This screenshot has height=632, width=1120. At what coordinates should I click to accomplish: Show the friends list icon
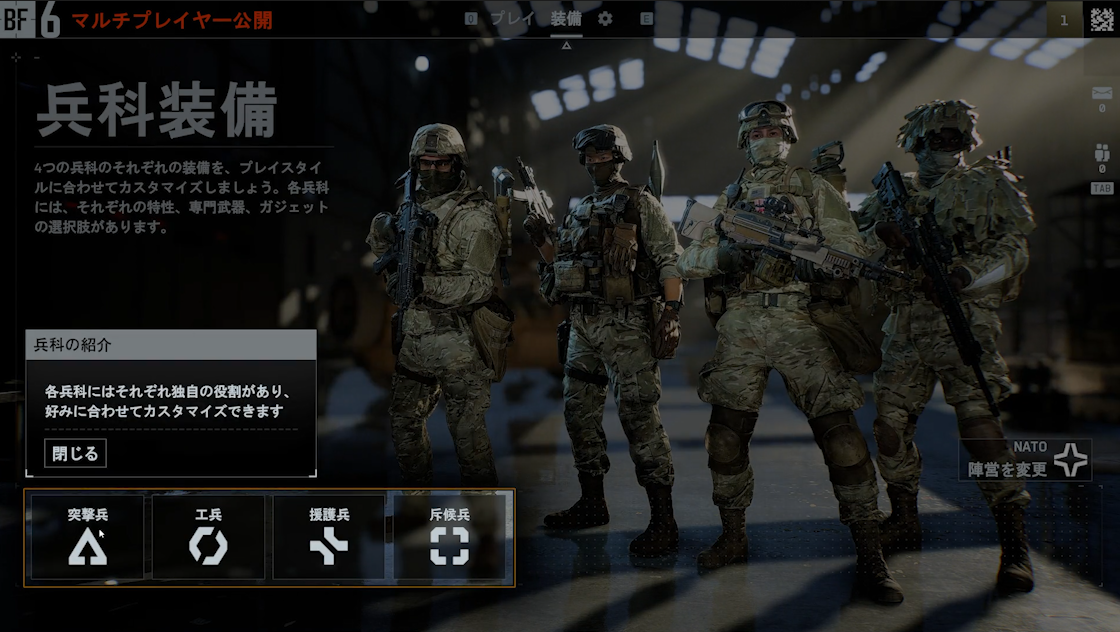(x=1102, y=154)
